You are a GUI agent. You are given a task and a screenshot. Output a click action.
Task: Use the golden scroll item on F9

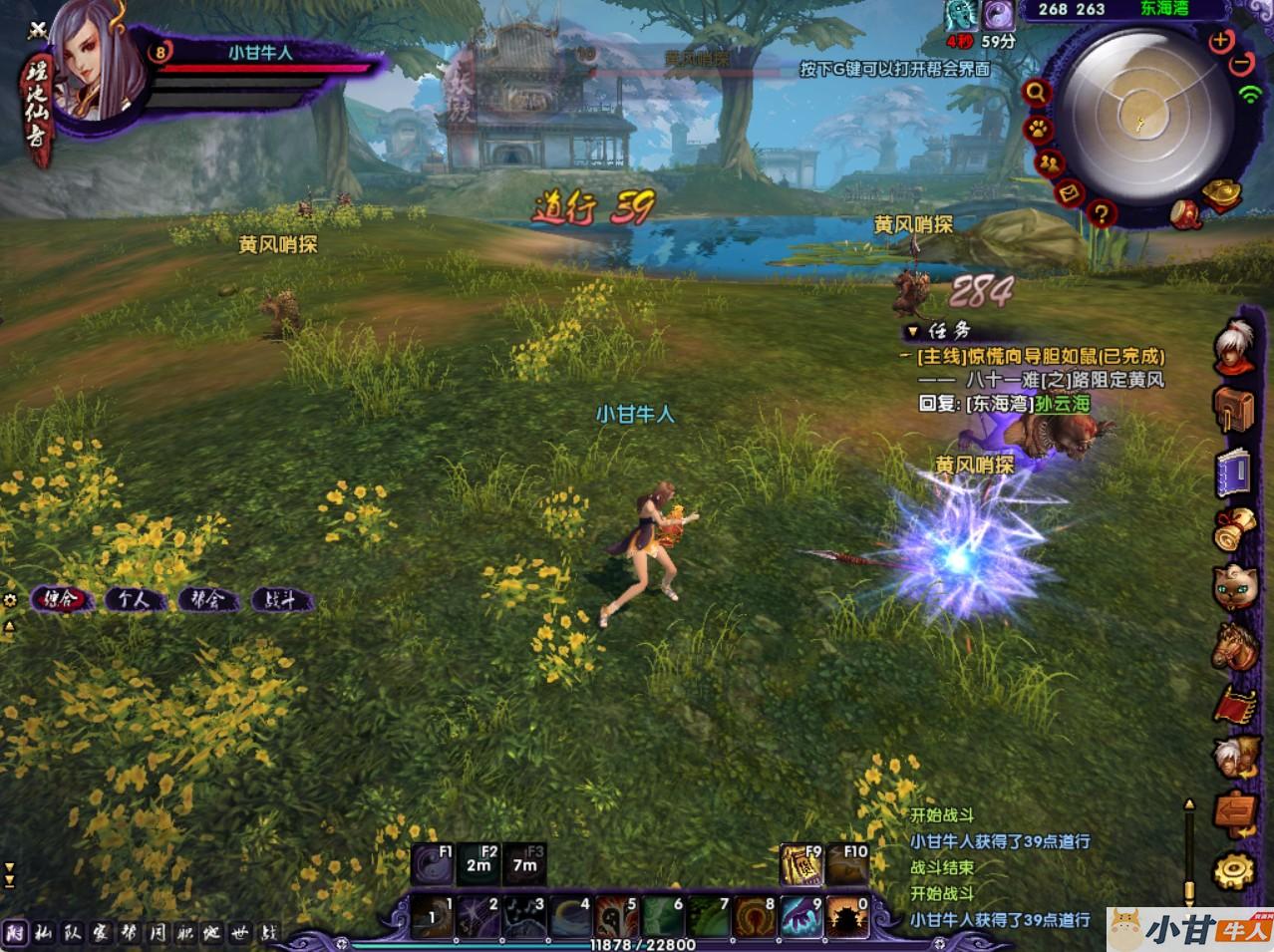coord(800,865)
